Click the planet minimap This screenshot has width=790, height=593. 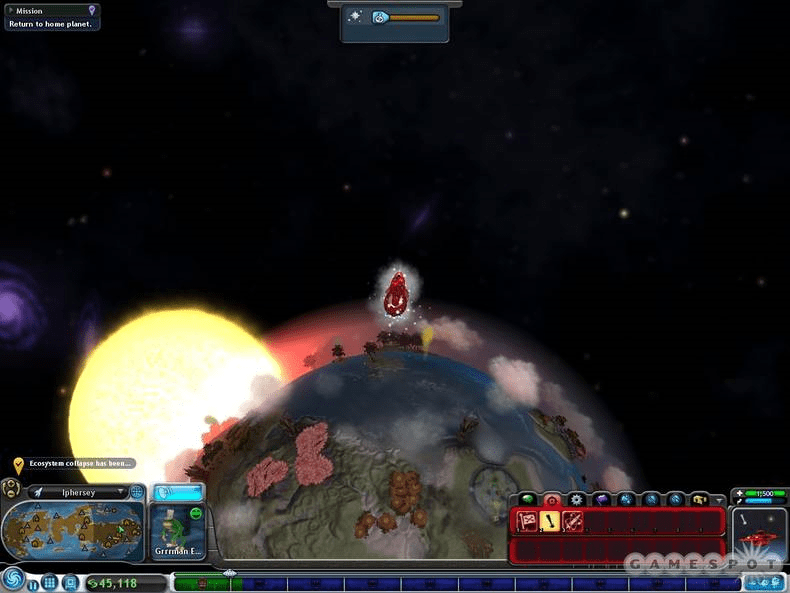pos(74,530)
